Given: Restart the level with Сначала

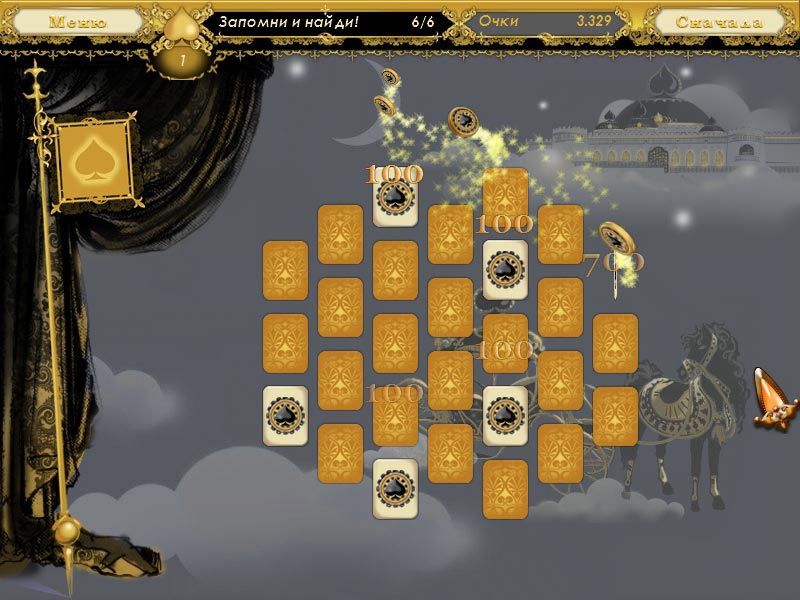Looking at the screenshot, I should 718,21.
